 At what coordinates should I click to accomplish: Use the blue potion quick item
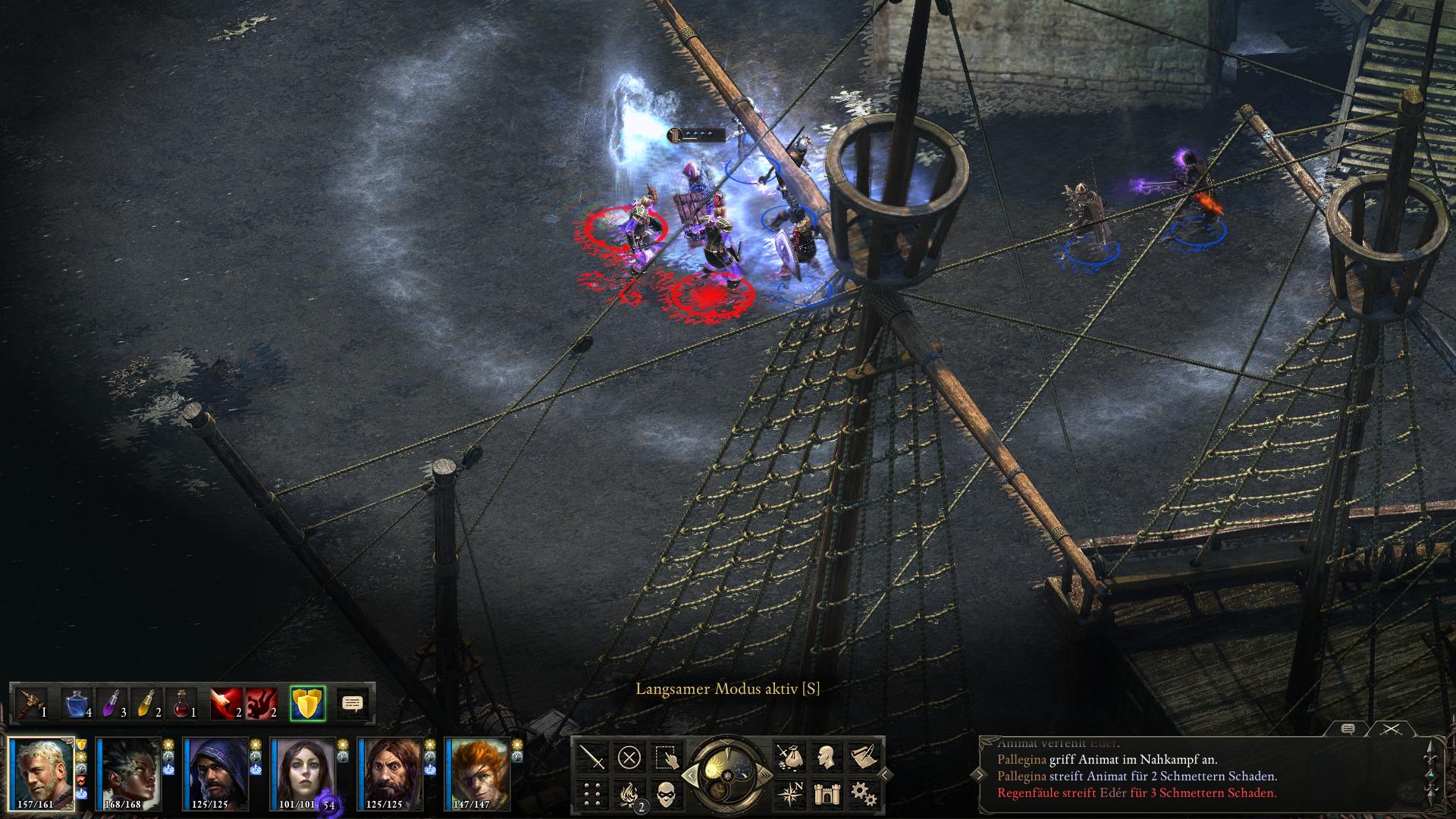pyautogui.click(x=76, y=703)
